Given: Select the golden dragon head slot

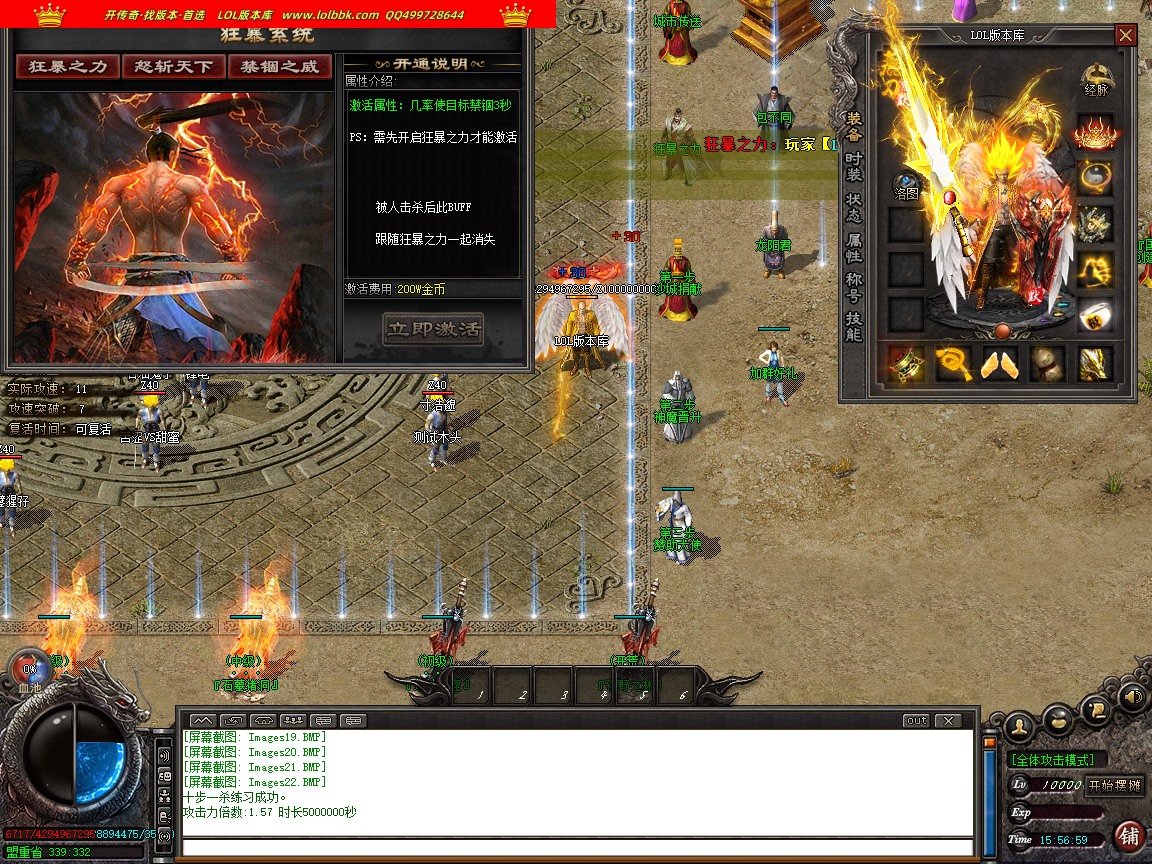Looking at the screenshot, I should (x=1095, y=224).
